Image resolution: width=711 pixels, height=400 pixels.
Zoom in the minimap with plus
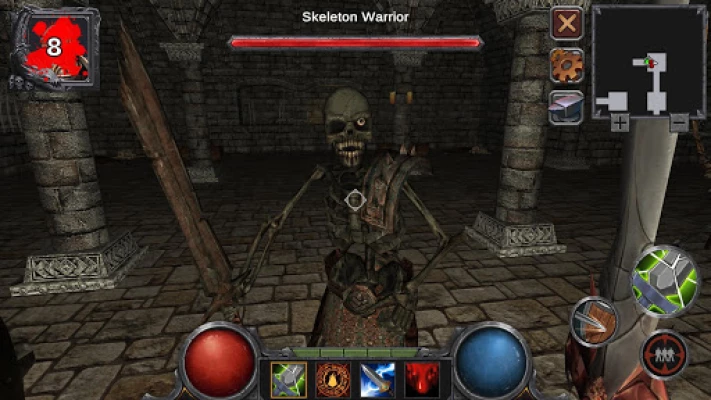[620, 123]
